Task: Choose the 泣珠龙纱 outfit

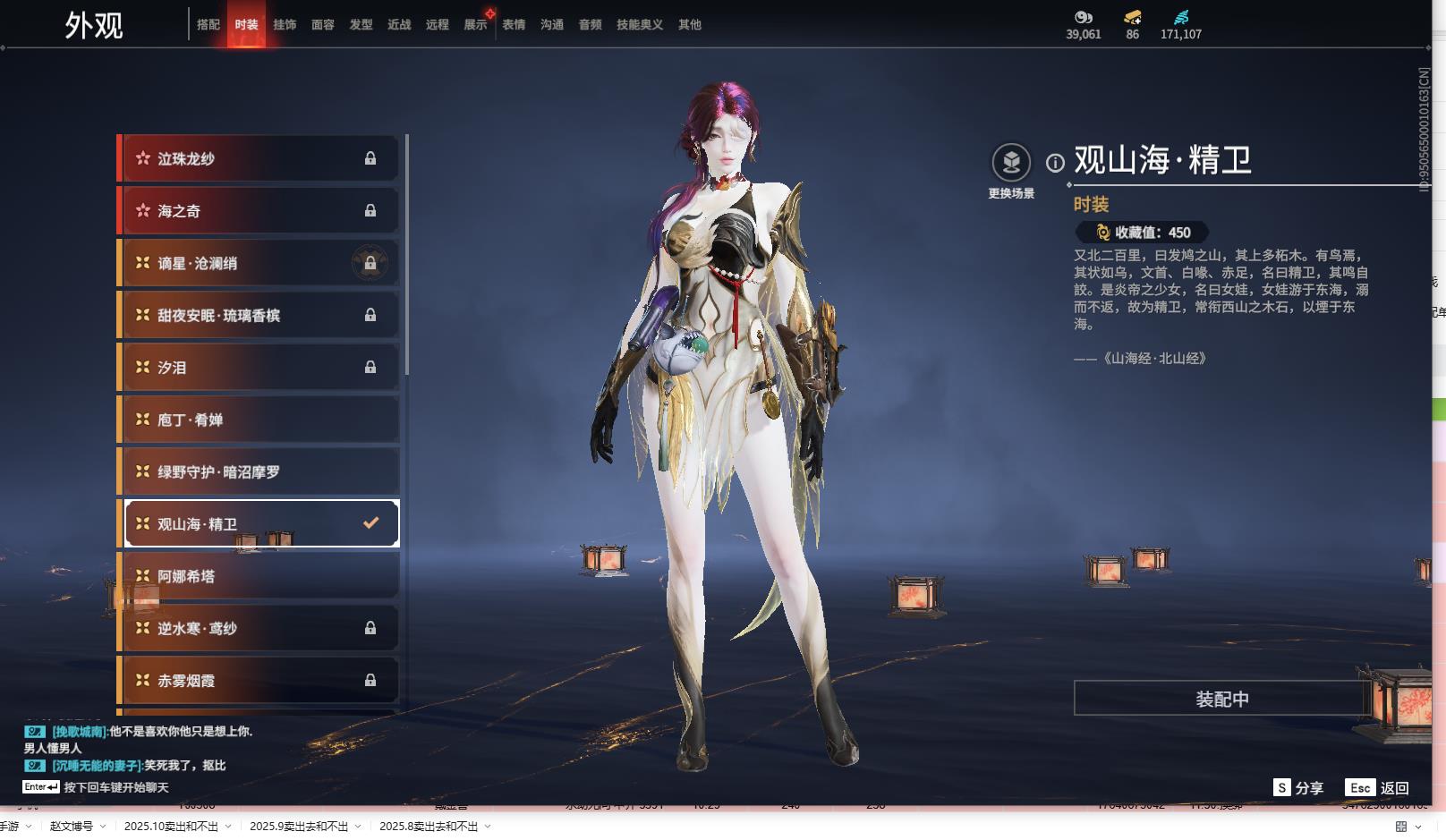Action: pyautogui.click(x=259, y=159)
